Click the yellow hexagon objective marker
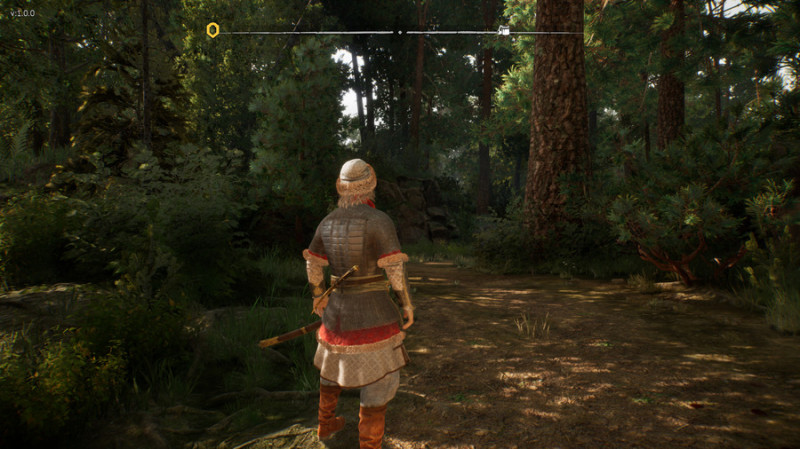 (212, 30)
